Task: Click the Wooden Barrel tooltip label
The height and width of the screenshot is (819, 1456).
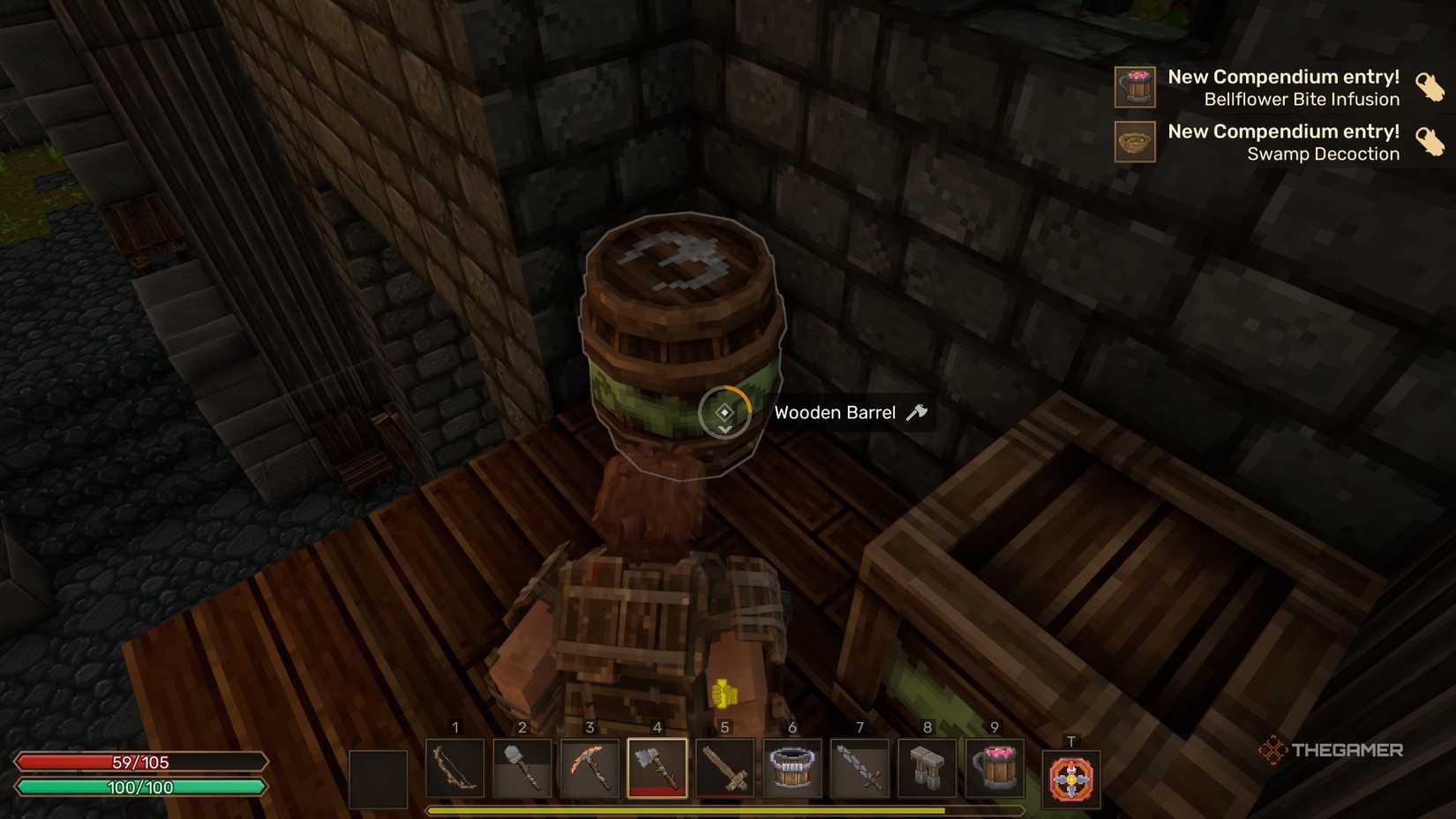Action: coord(835,411)
